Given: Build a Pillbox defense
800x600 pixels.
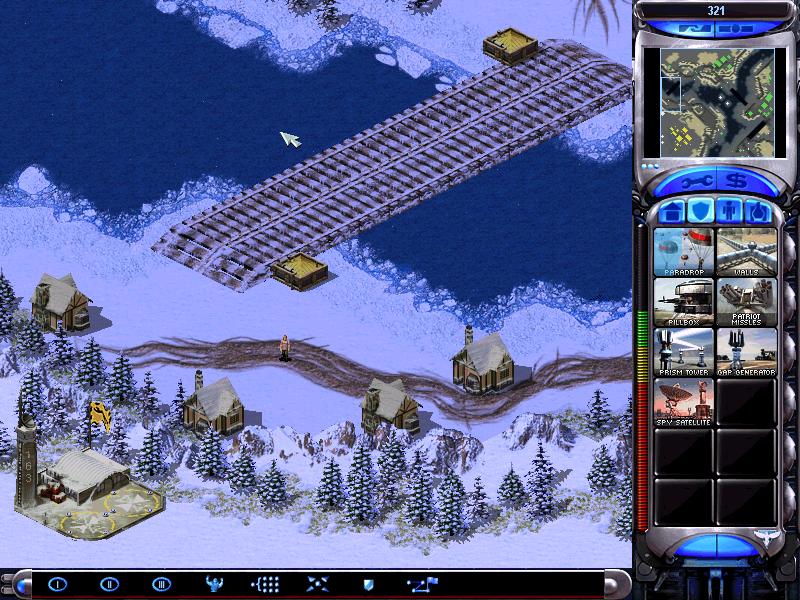Looking at the screenshot, I should pyautogui.click(x=683, y=302).
